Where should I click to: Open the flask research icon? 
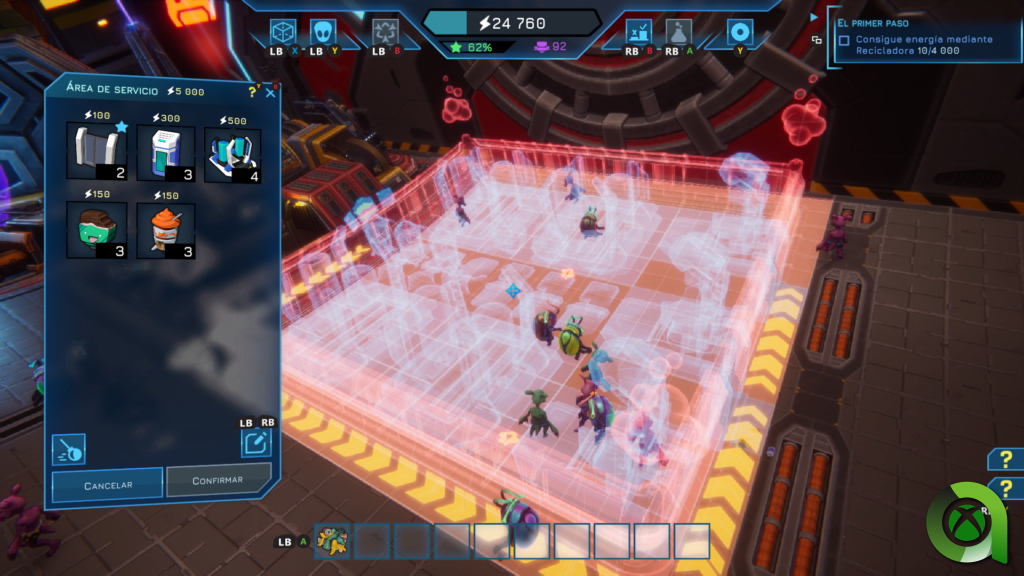tap(679, 32)
